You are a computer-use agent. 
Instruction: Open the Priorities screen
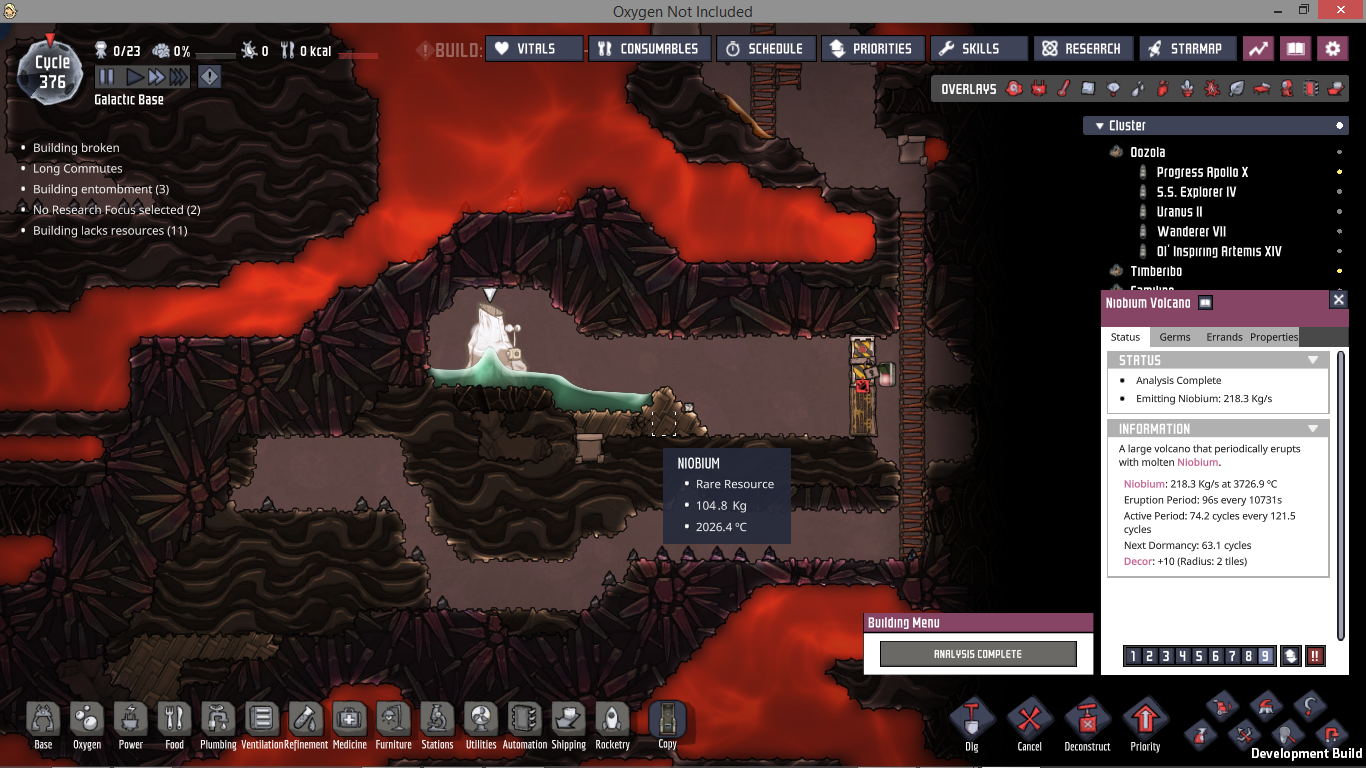pyautogui.click(x=871, y=48)
